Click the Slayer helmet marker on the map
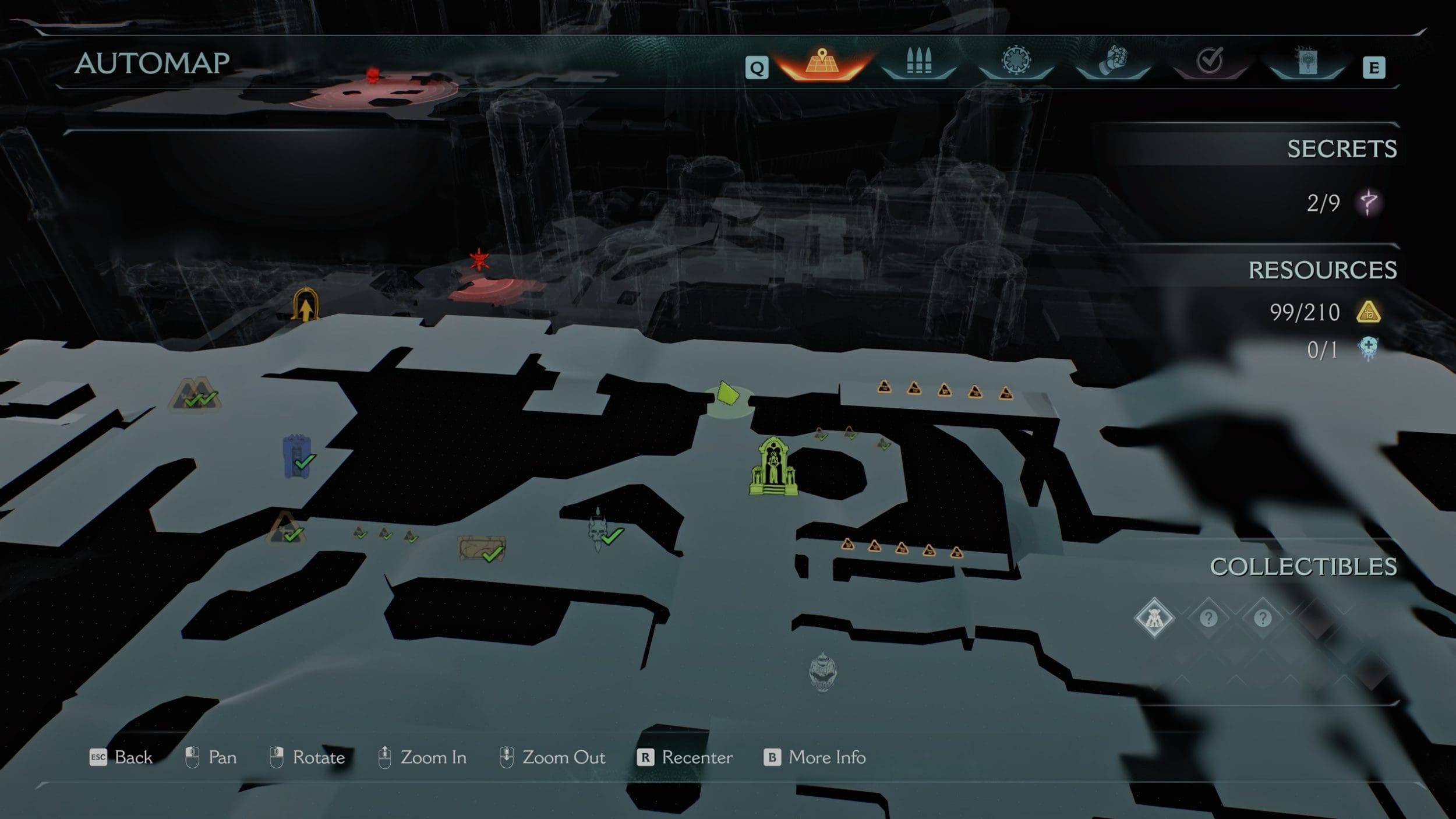This screenshot has width=1456, height=819. (822, 672)
